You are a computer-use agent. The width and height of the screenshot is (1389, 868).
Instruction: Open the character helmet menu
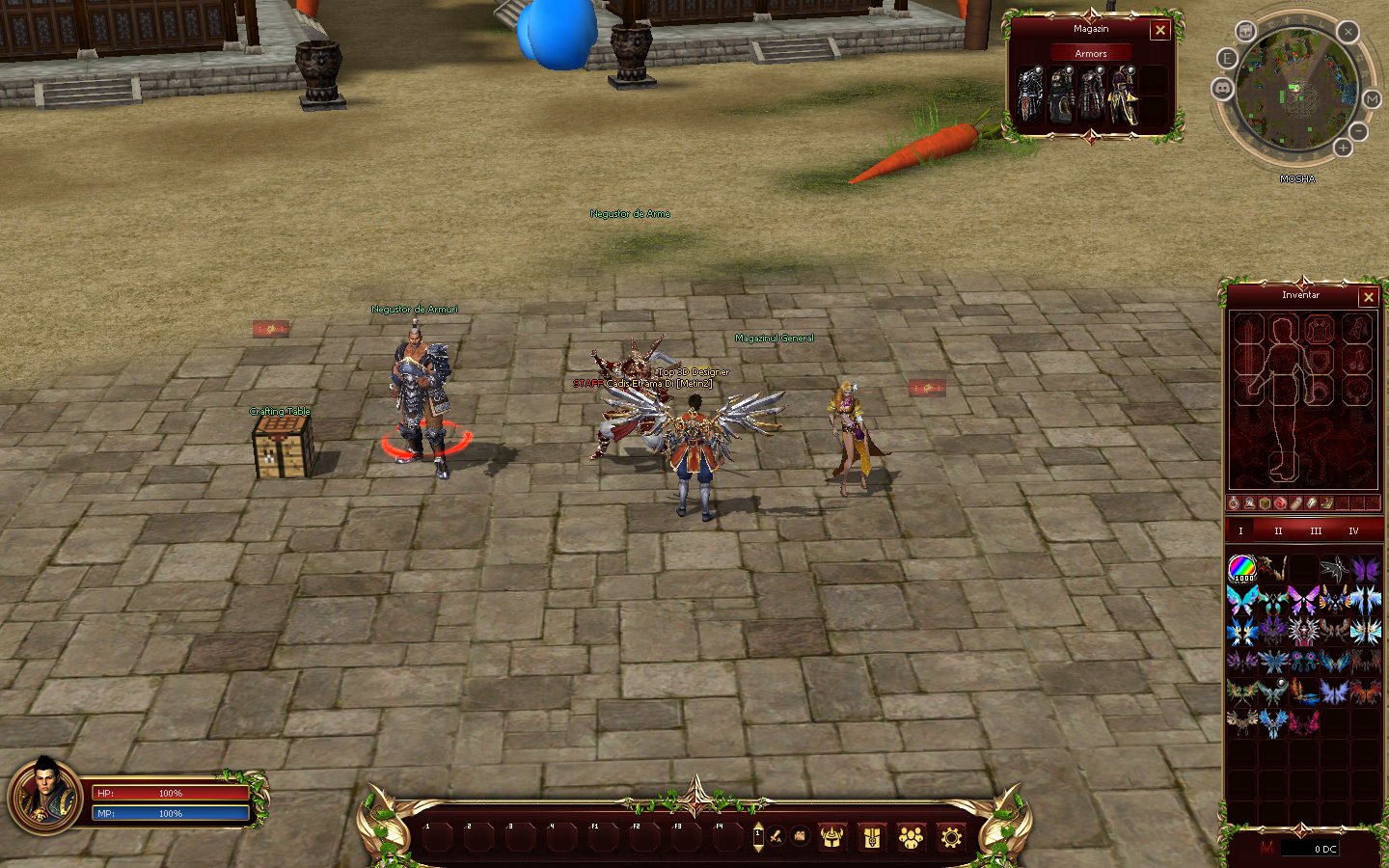coord(831,837)
